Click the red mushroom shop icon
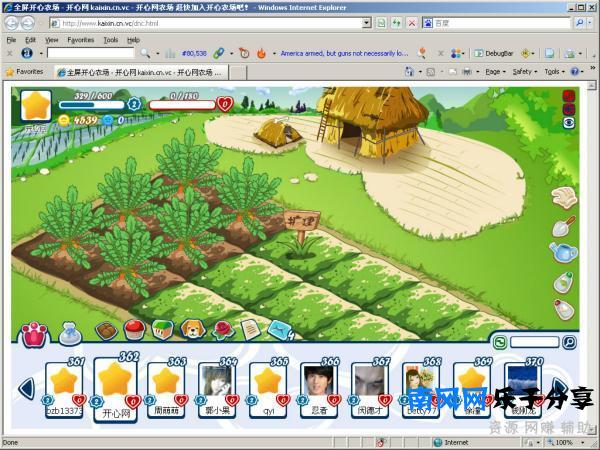This screenshot has height=450, width=600. click(134, 329)
